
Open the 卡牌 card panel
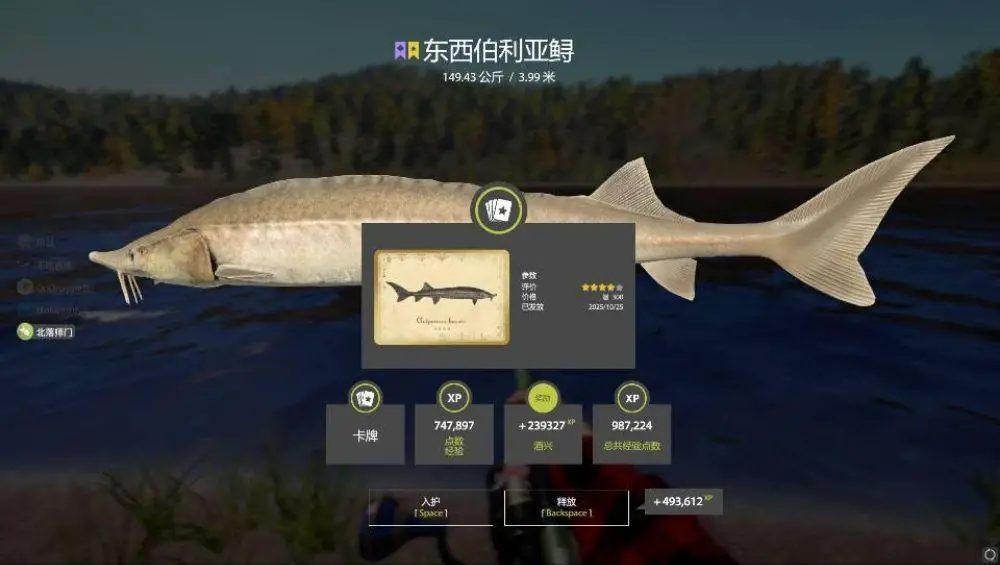pyautogui.click(x=365, y=434)
